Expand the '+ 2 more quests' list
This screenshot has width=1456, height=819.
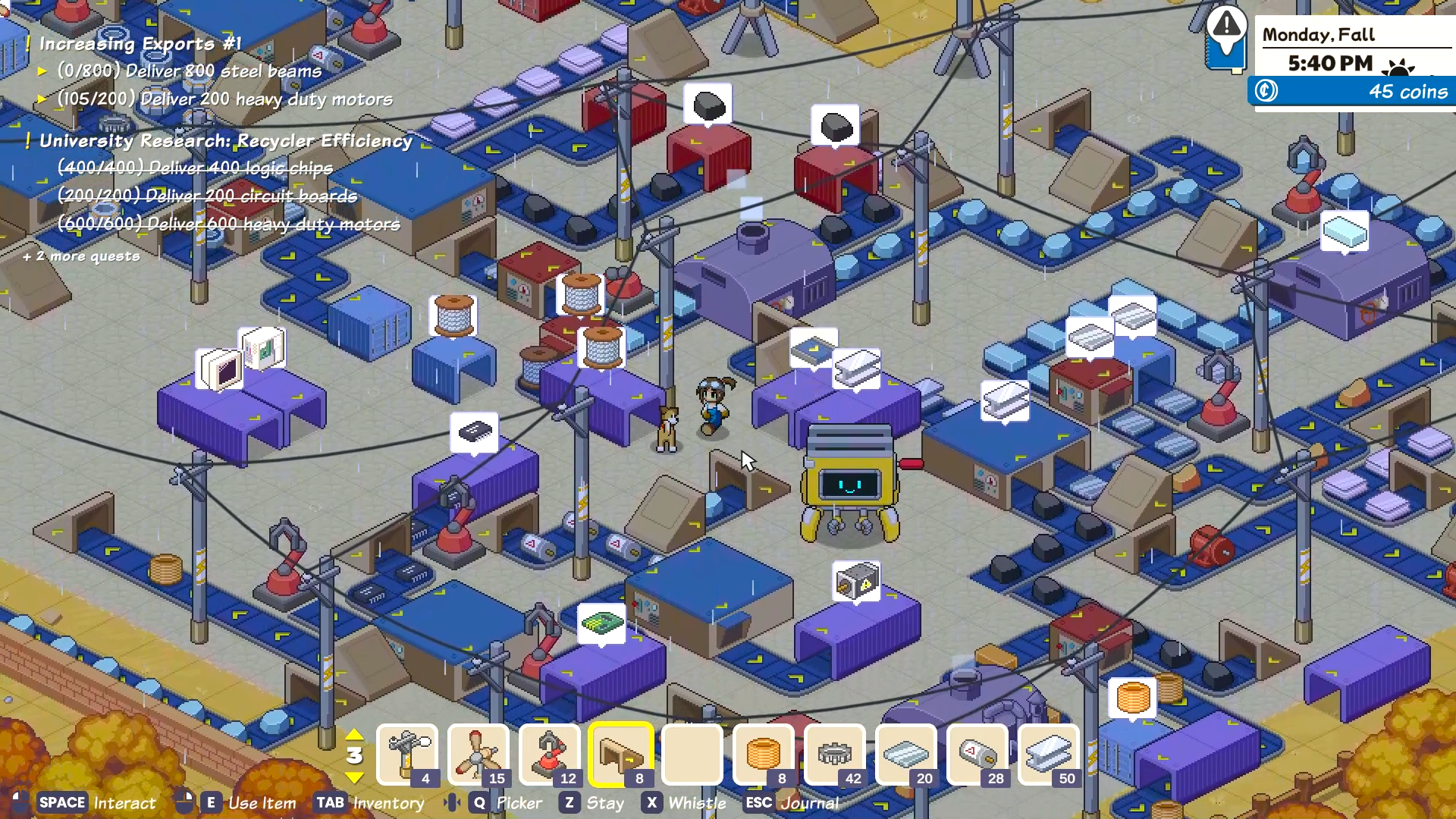pyautogui.click(x=82, y=256)
